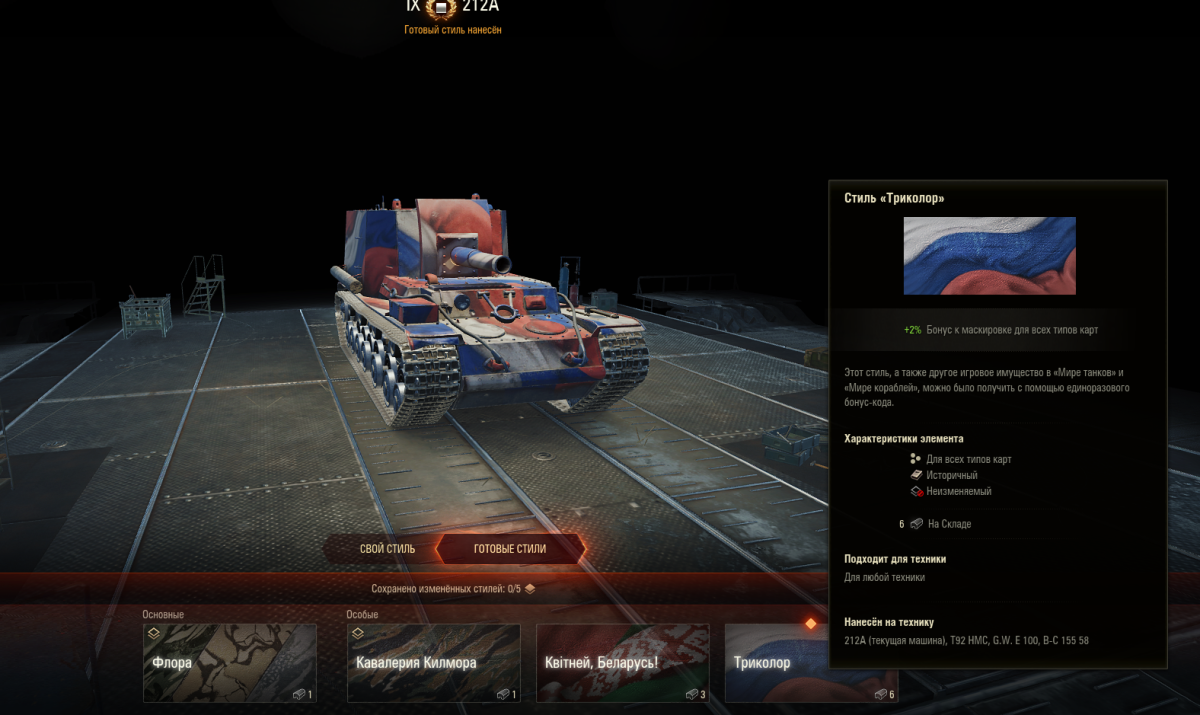Select the «Триколор» style tile
Screen dimensions: 1200x715
(776, 662)
